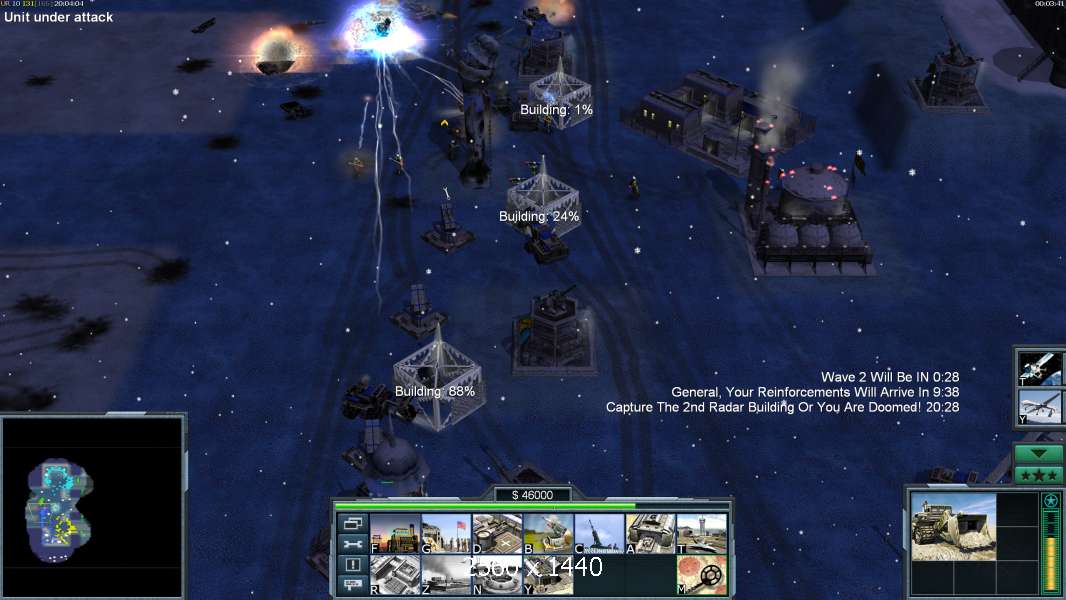Select the build icon labeled Y in command bar

(548, 575)
